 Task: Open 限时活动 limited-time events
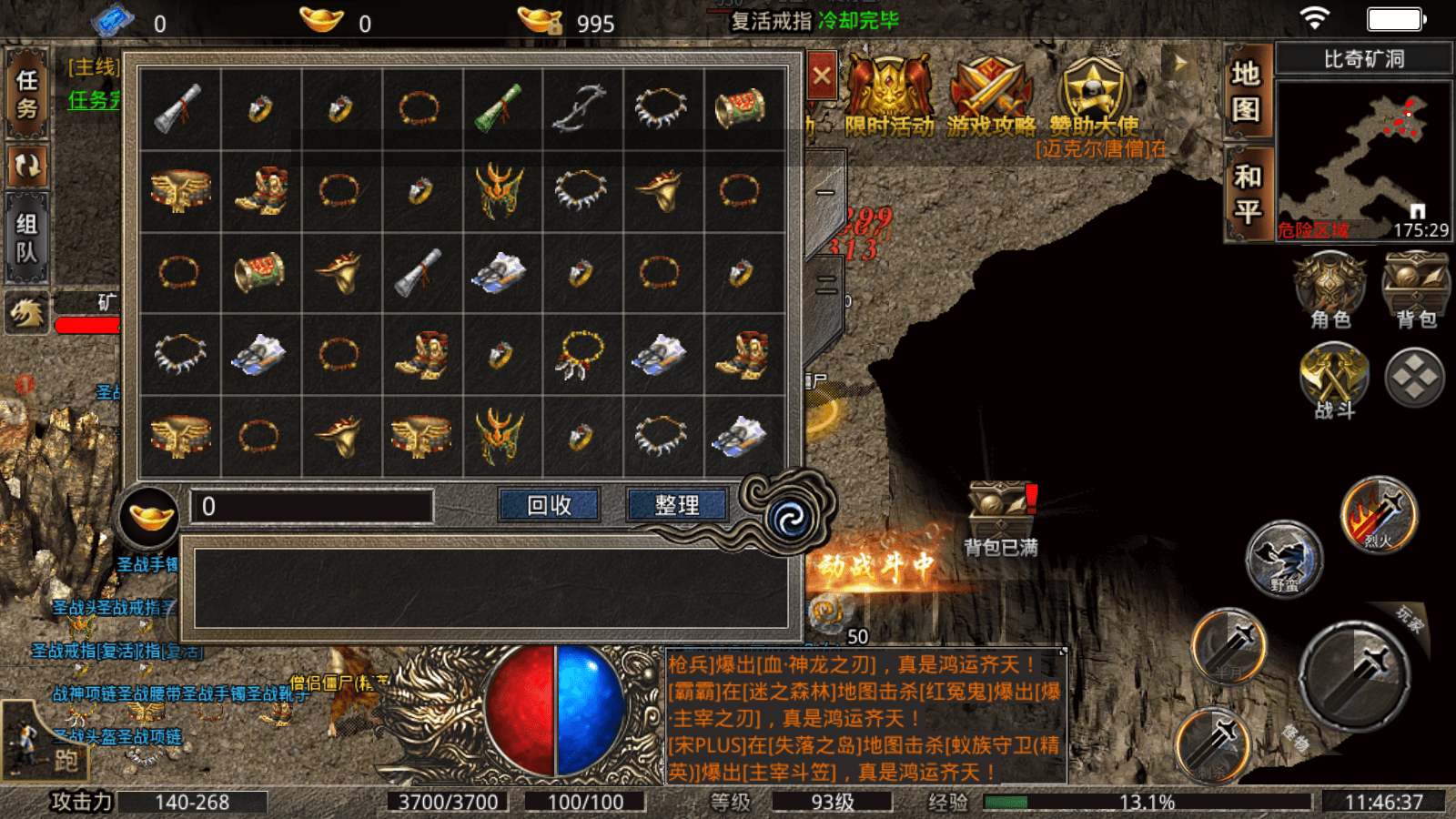pos(889,96)
